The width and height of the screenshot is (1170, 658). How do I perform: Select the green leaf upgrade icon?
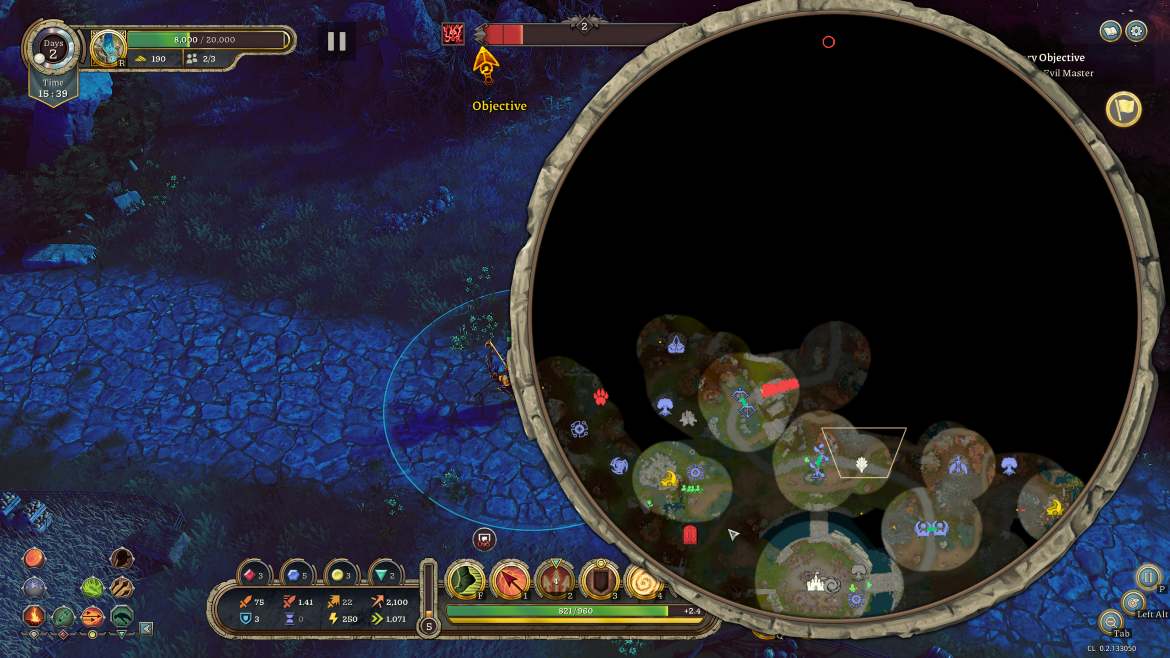click(x=92, y=587)
